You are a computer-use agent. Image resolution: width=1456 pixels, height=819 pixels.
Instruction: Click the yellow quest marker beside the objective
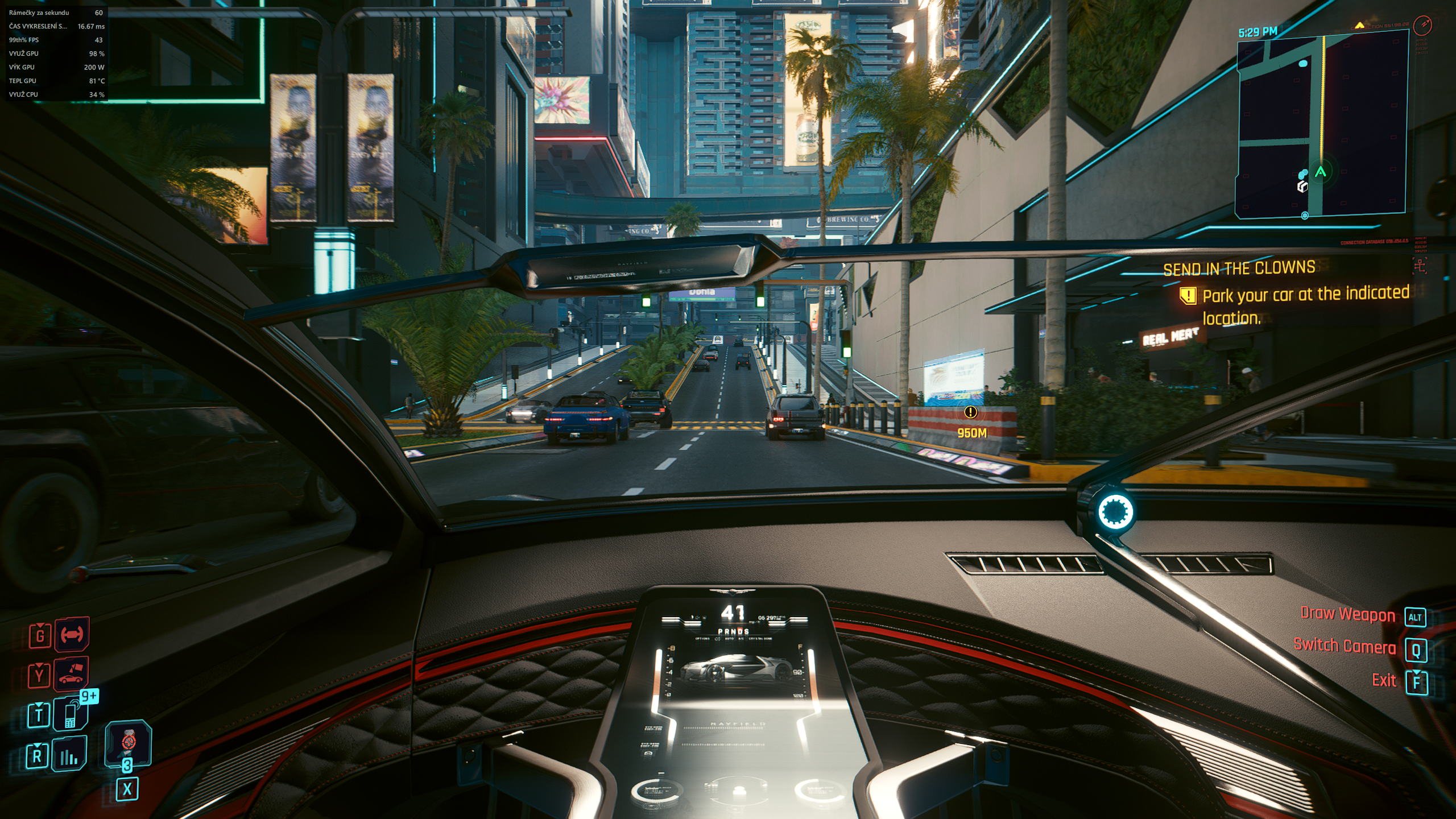pos(1188,296)
